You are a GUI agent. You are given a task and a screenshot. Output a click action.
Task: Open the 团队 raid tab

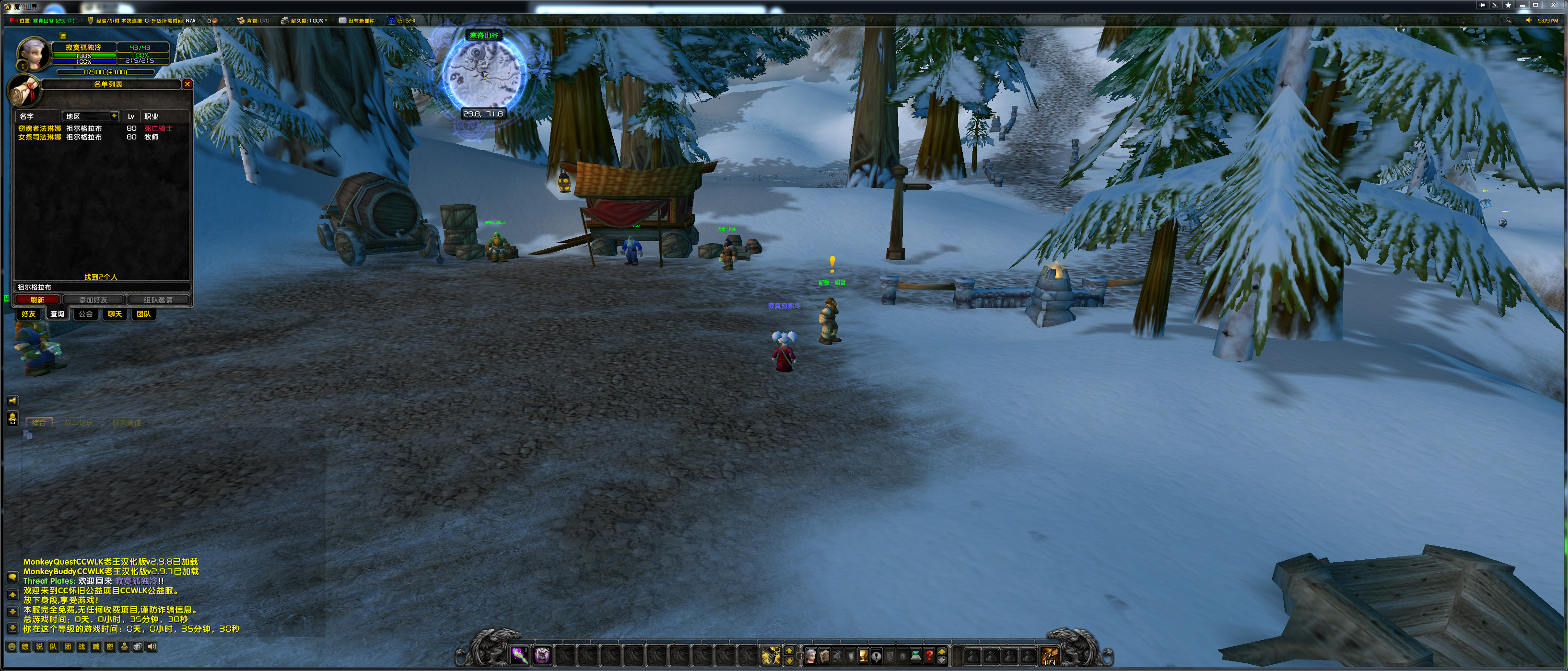click(x=144, y=314)
